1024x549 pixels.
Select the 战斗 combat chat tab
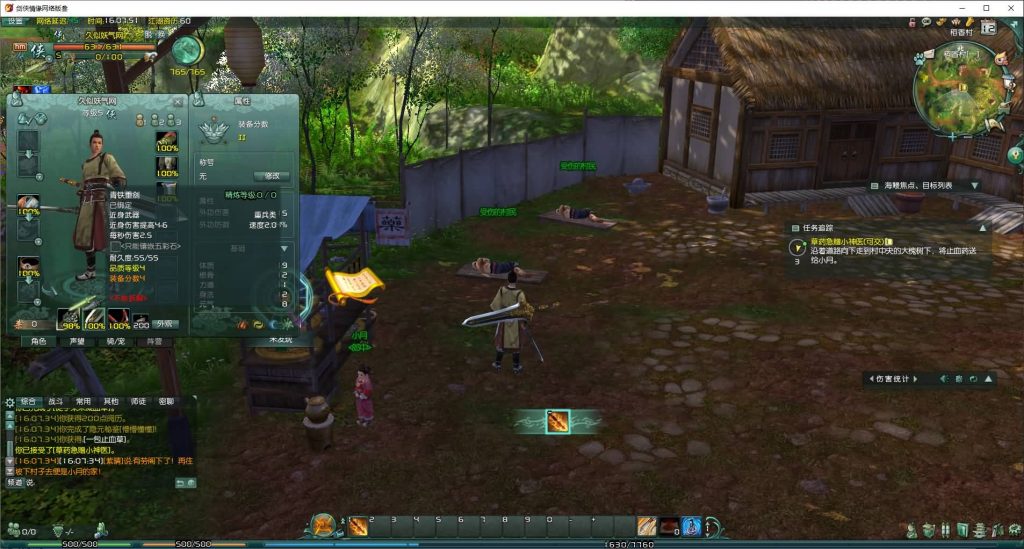coord(56,401)
